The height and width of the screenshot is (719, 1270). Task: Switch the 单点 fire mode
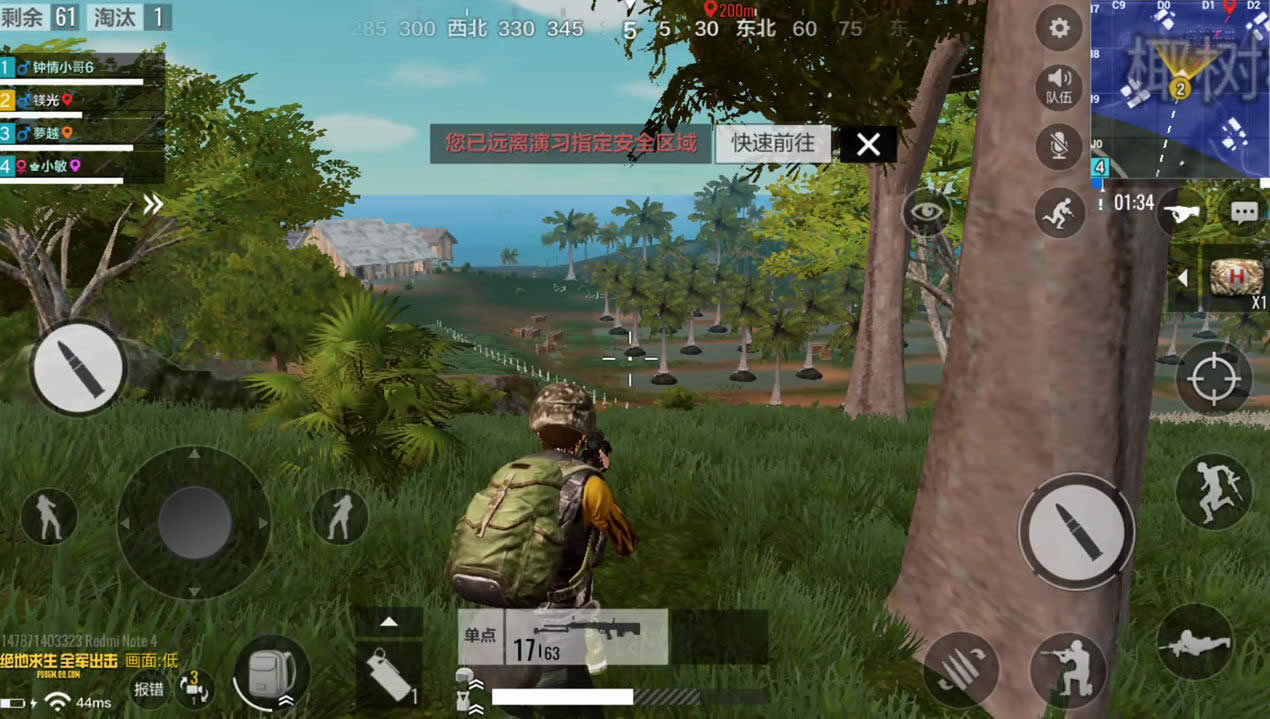click(x=480, y=635)
